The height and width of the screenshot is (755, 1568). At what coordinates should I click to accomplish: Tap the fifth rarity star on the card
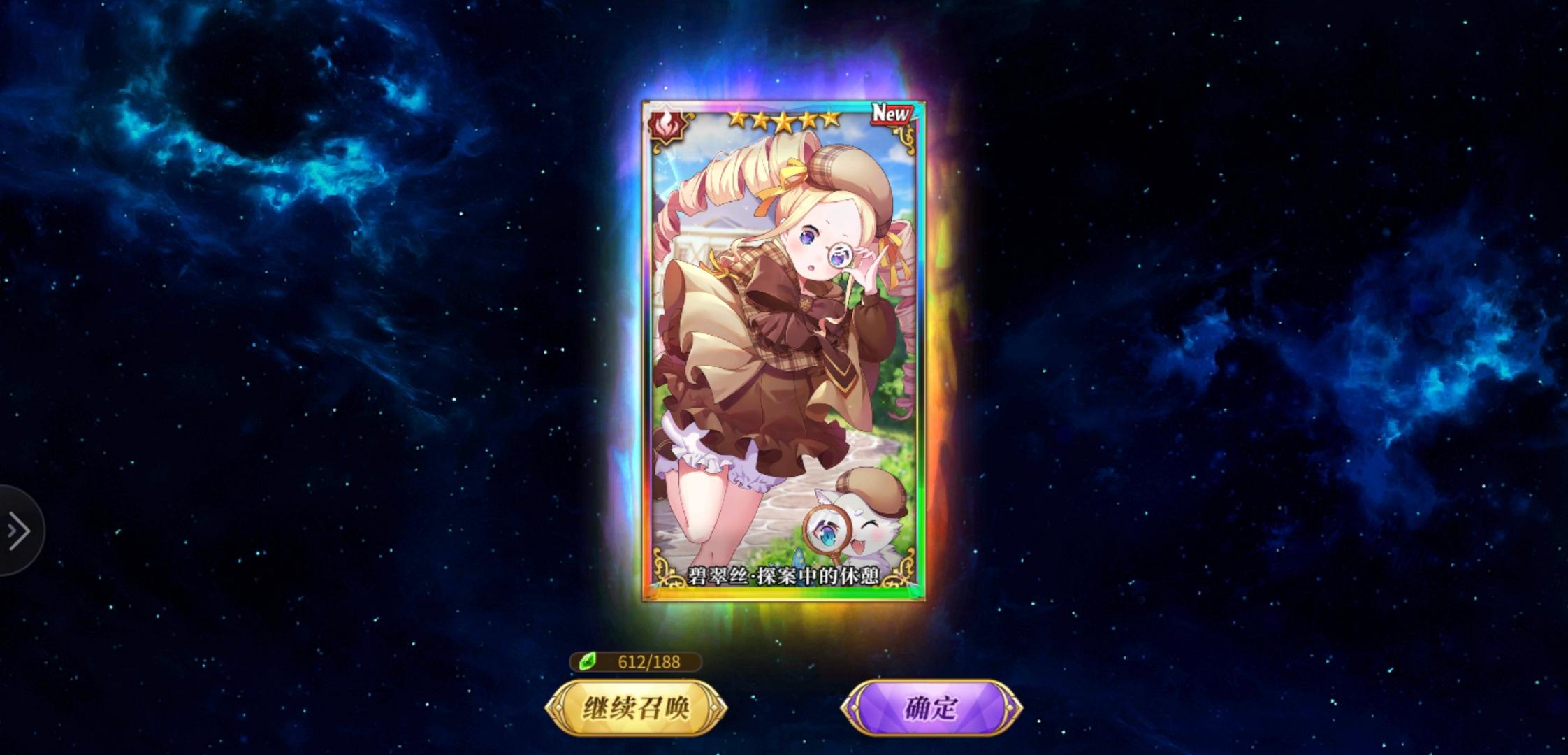coord(832,122)
